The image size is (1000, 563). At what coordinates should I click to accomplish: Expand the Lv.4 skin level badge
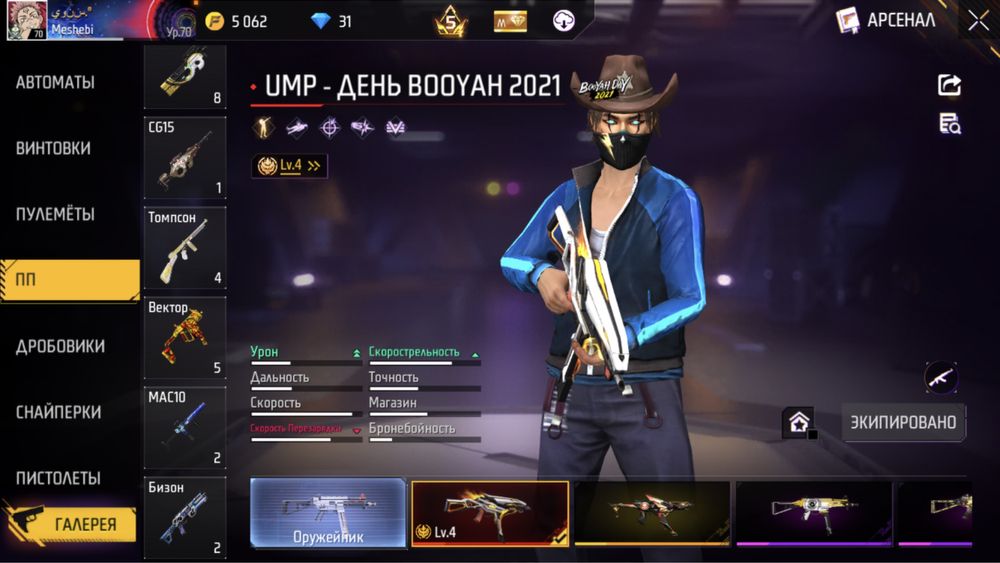(290, 166)
